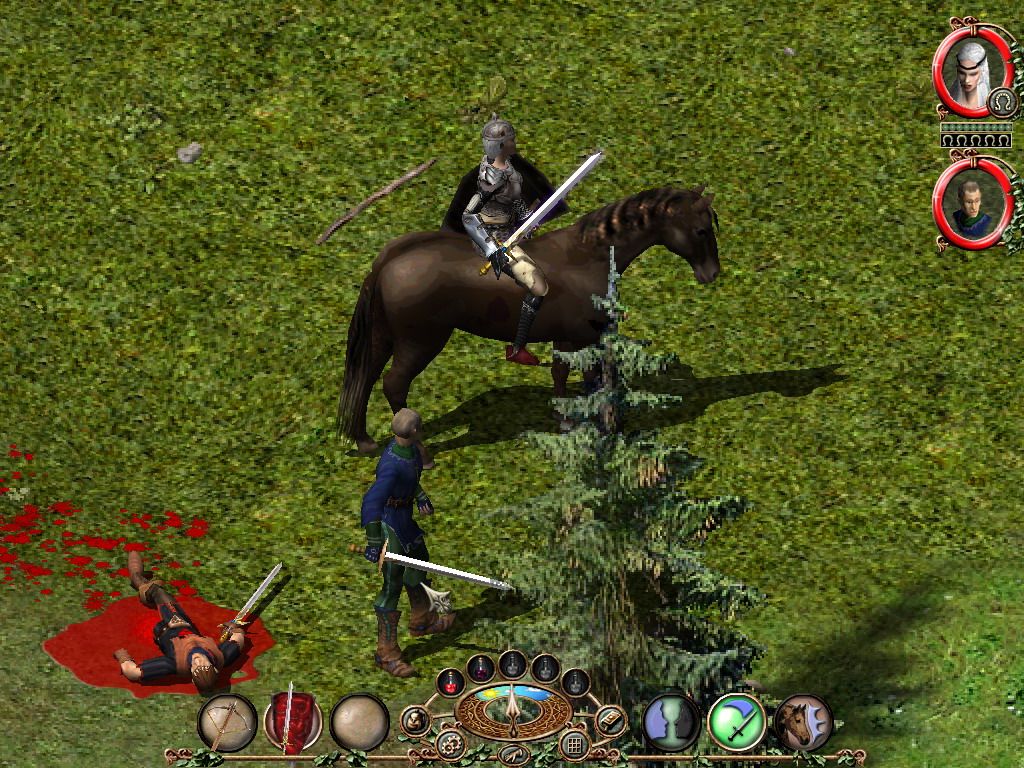Screen dimensions: 1024x768
Task: Select the horse head combat art
Action: click(802, 722)
